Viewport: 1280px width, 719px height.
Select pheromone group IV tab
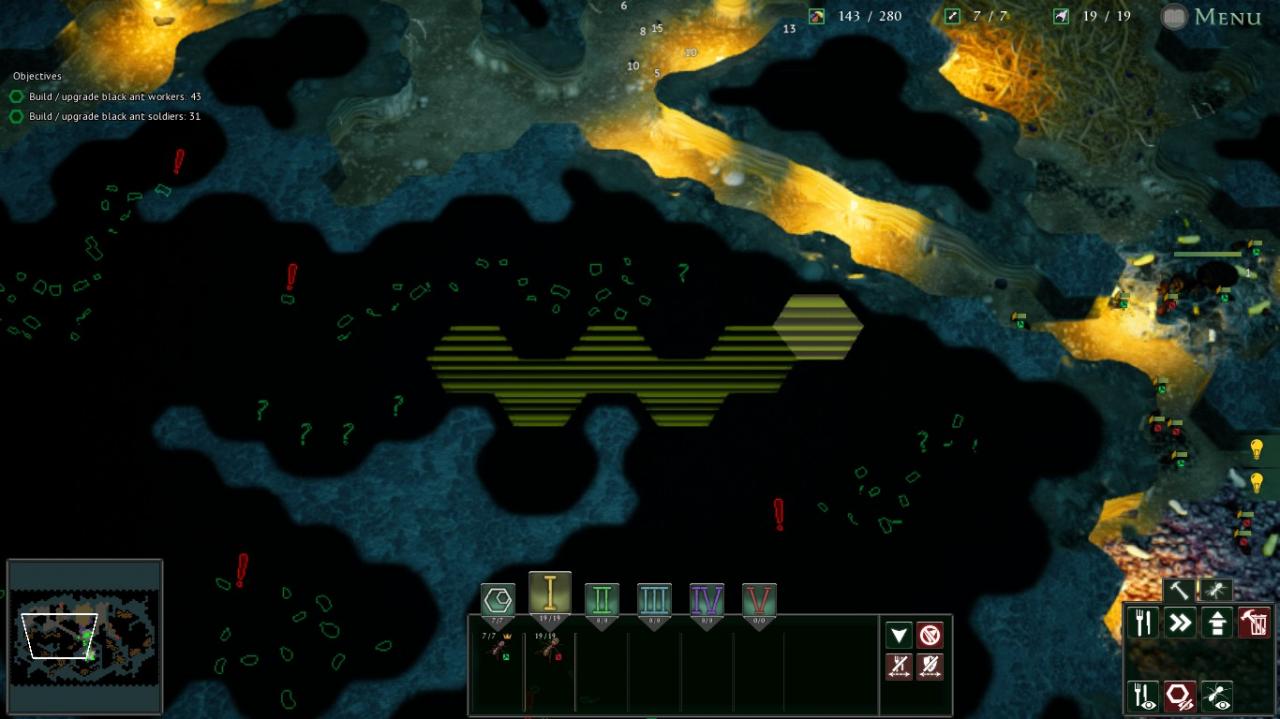707,600
